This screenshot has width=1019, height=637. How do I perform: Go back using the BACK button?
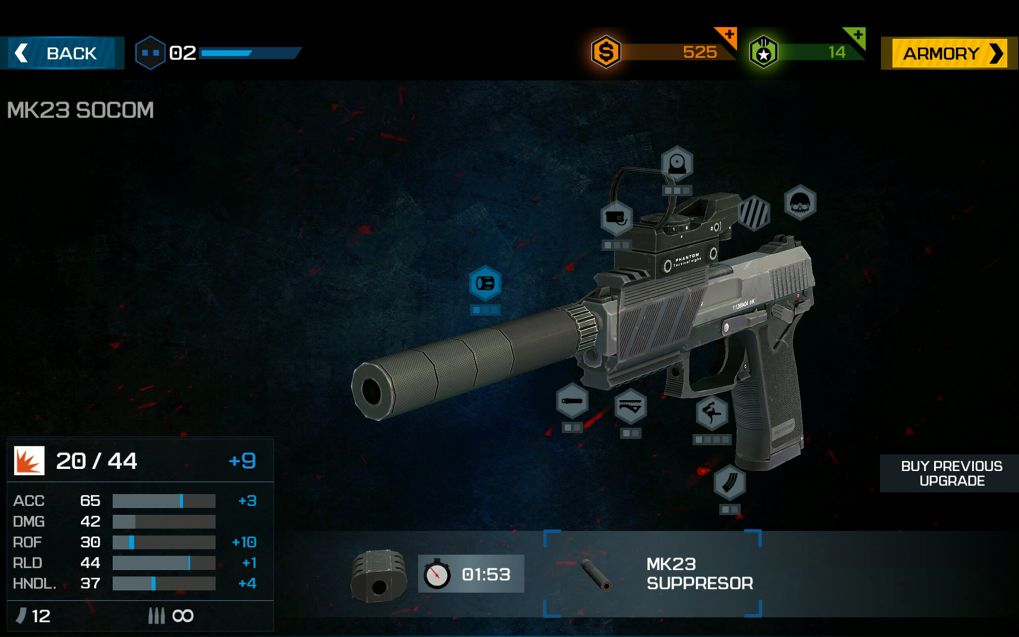coord(62,53)
